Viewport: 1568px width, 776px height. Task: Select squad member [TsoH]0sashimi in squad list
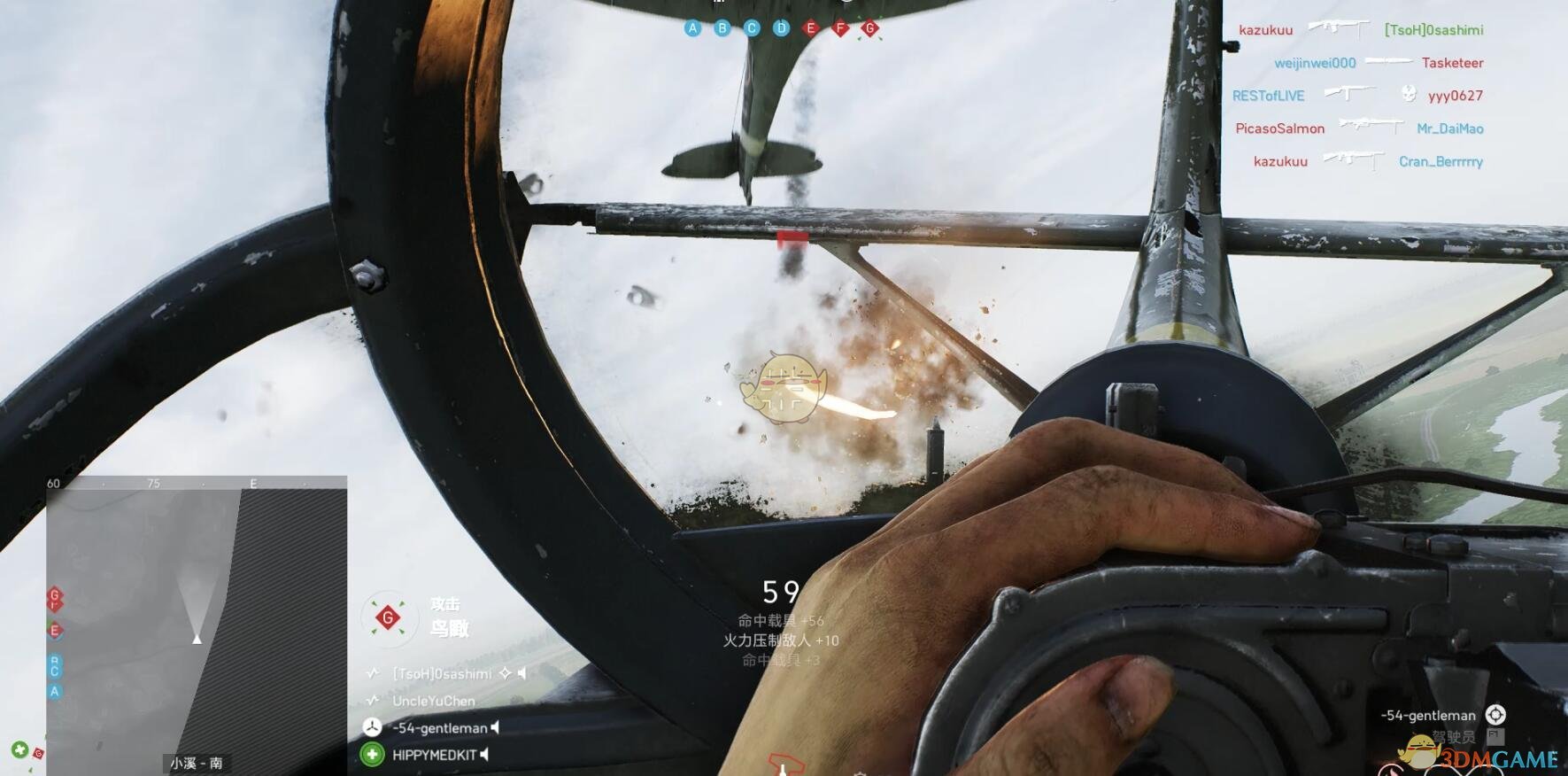click(442, 674)
